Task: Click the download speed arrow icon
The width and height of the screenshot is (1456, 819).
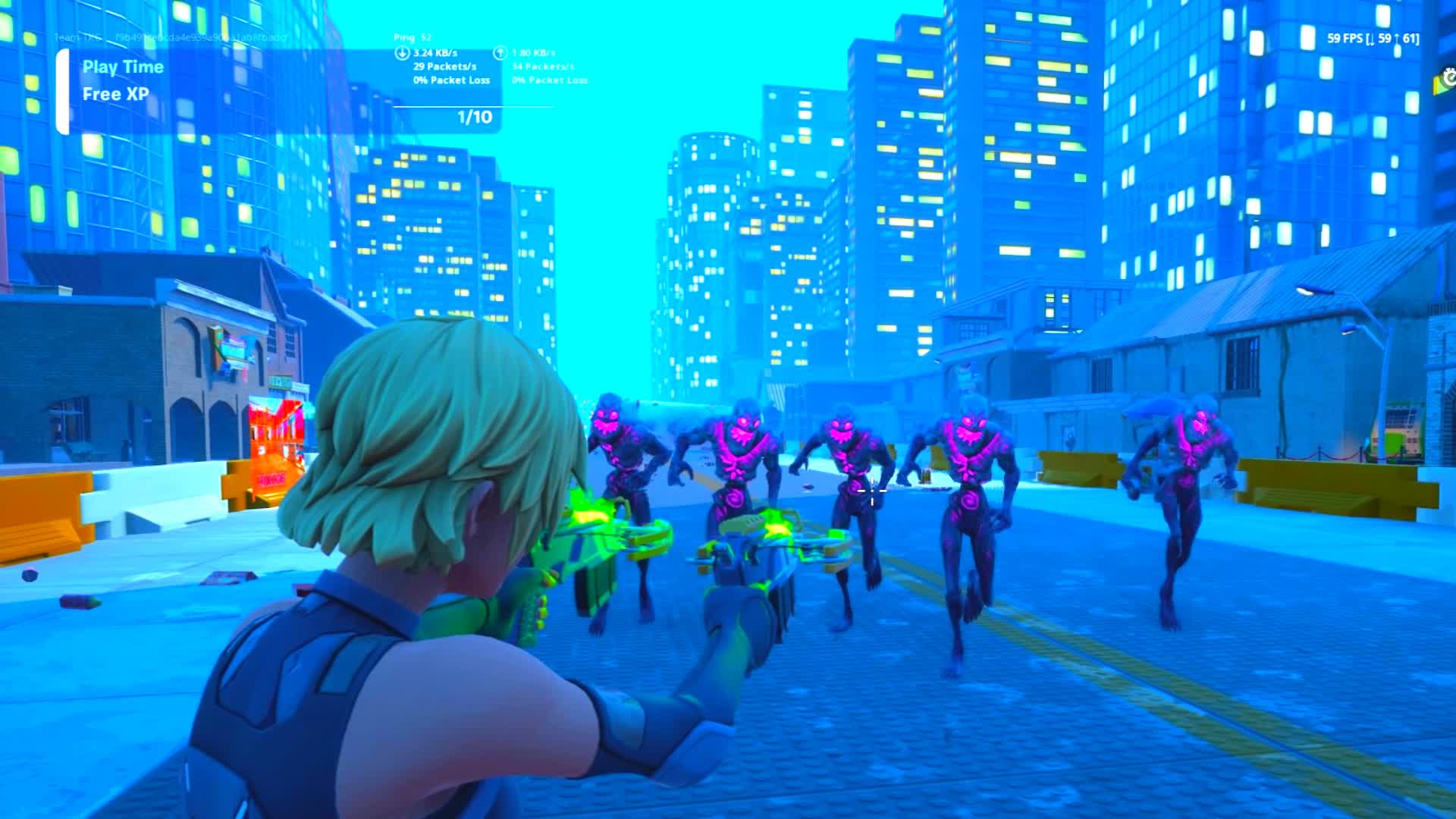Action: [402, 53]
